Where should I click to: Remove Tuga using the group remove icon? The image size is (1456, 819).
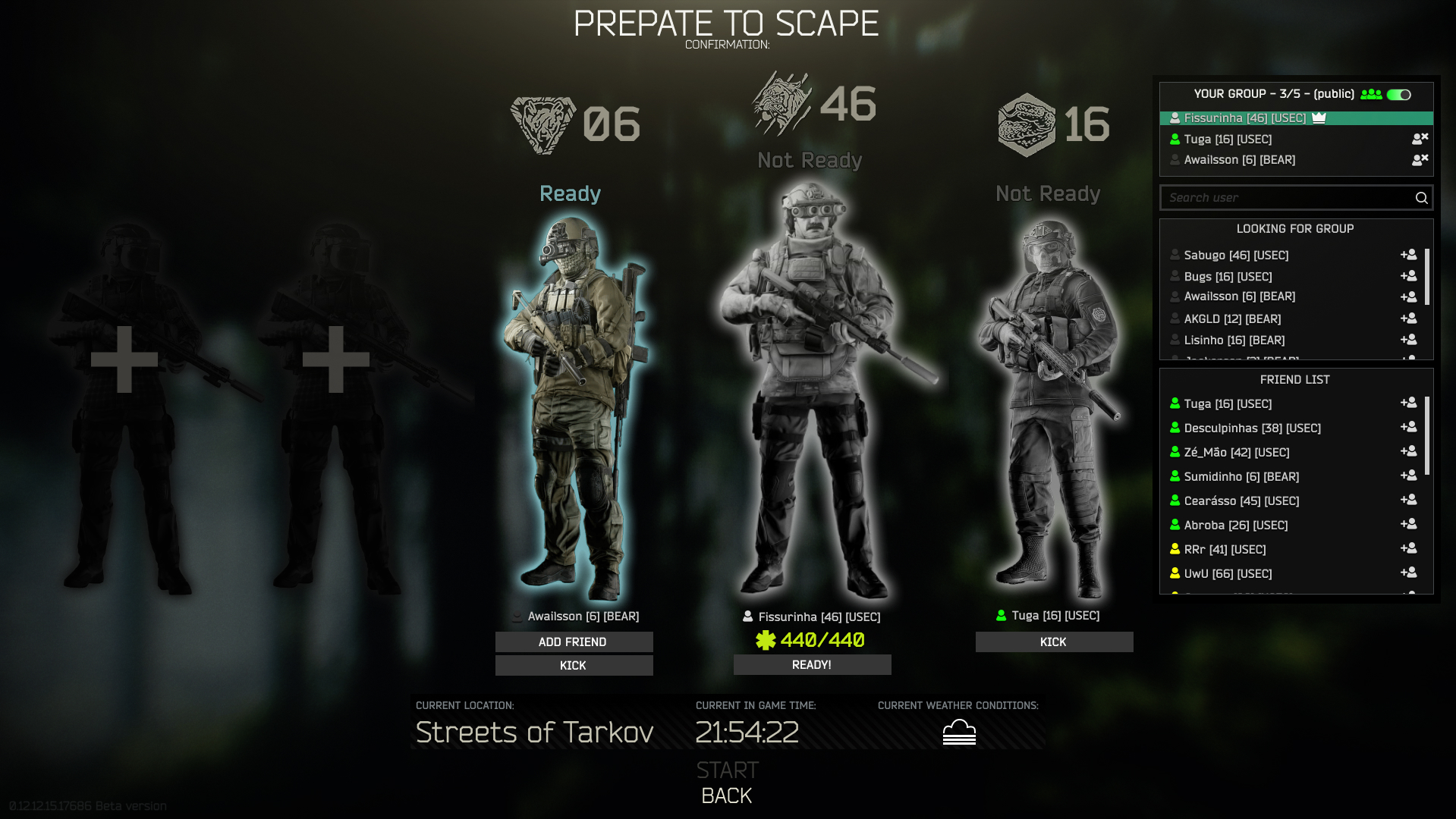click(x=1420, y=139)
